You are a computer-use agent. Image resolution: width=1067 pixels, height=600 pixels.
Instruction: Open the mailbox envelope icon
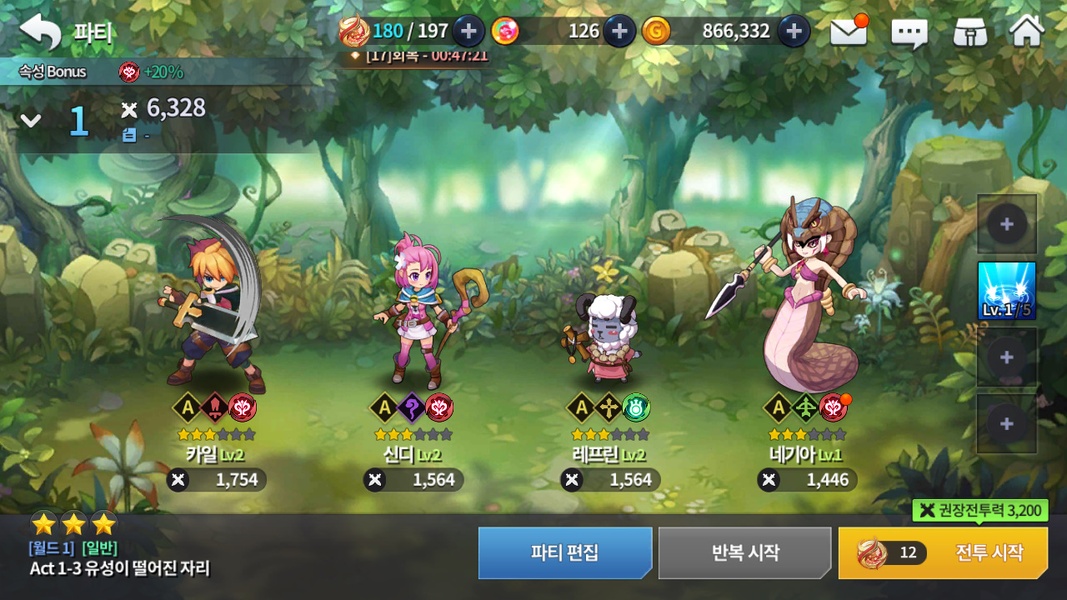click(x=848, y=32)
